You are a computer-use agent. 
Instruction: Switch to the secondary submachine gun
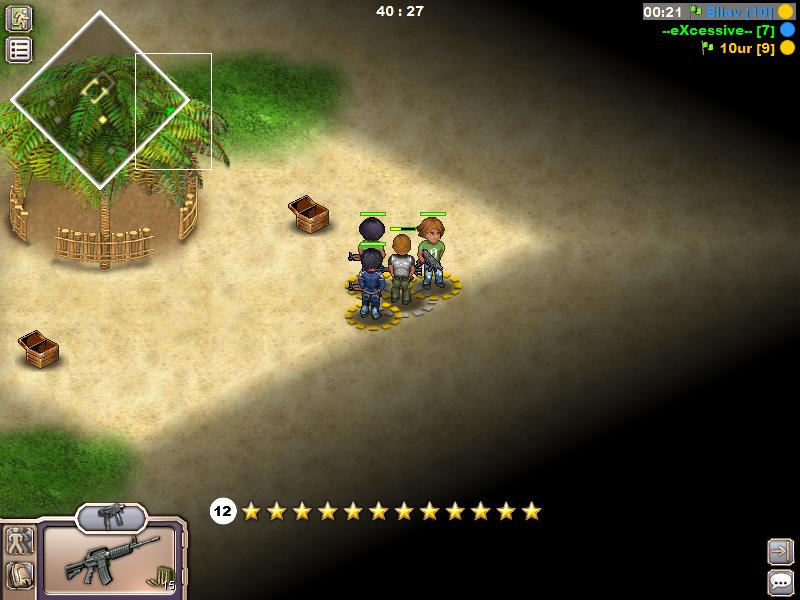coord(110,516)
